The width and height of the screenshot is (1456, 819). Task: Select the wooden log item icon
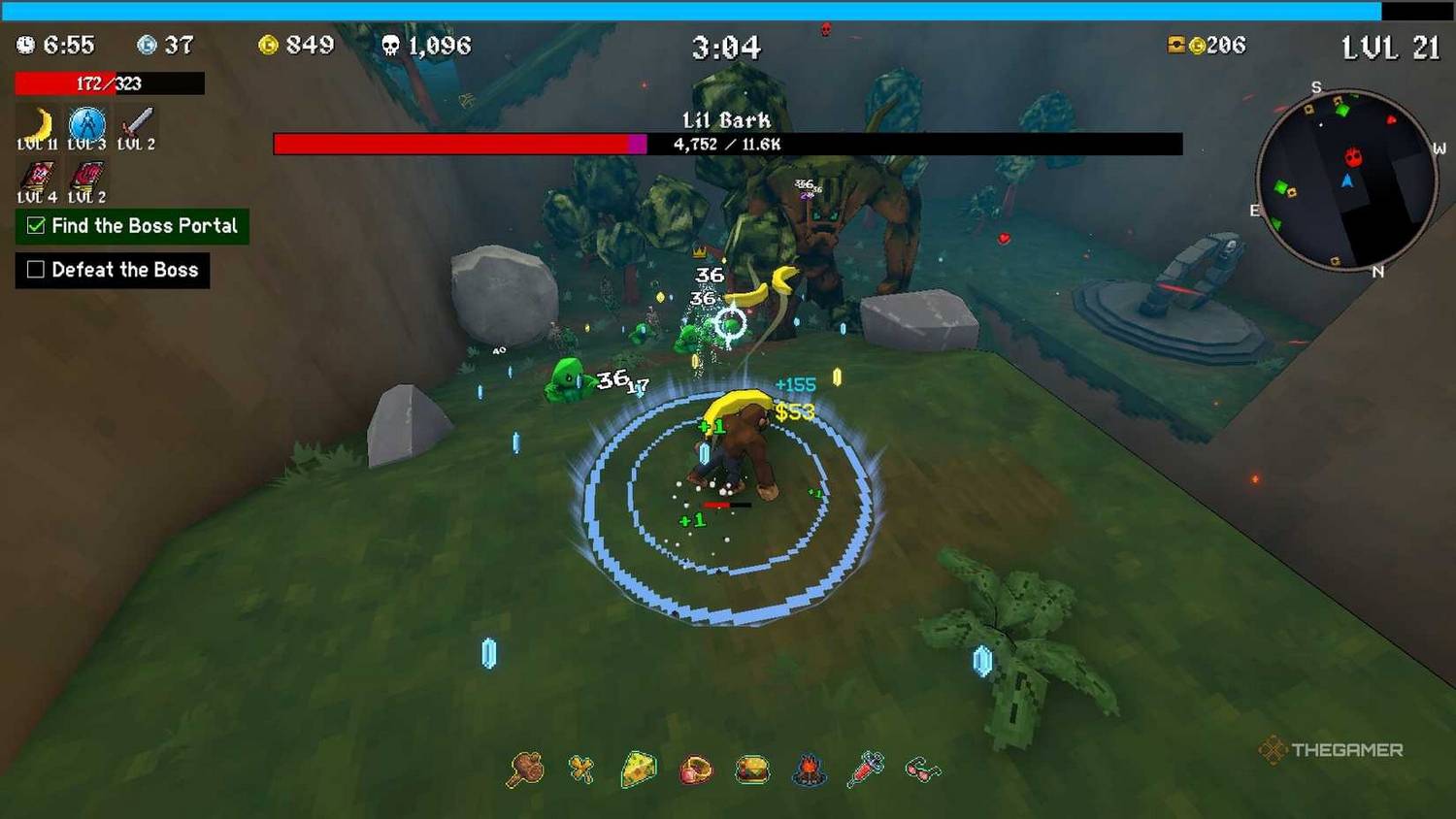525,770
